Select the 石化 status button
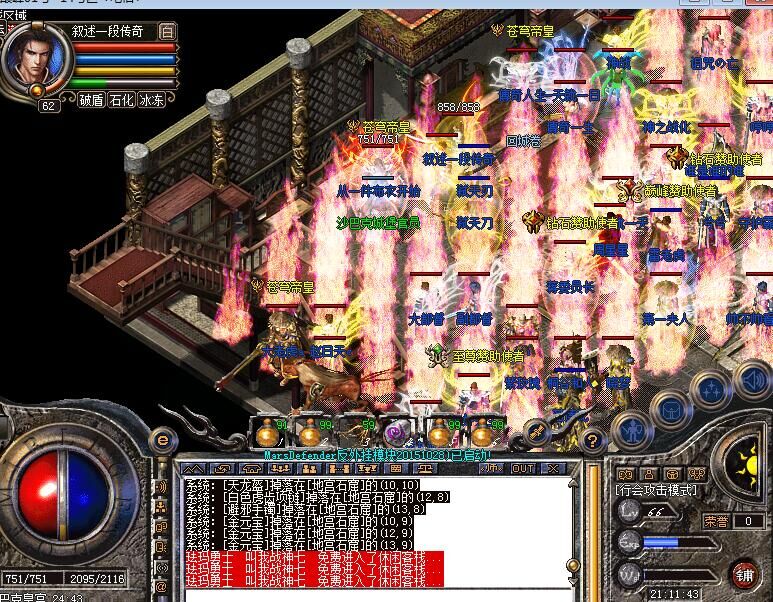The image size is (773, 602). pos(122,100)
